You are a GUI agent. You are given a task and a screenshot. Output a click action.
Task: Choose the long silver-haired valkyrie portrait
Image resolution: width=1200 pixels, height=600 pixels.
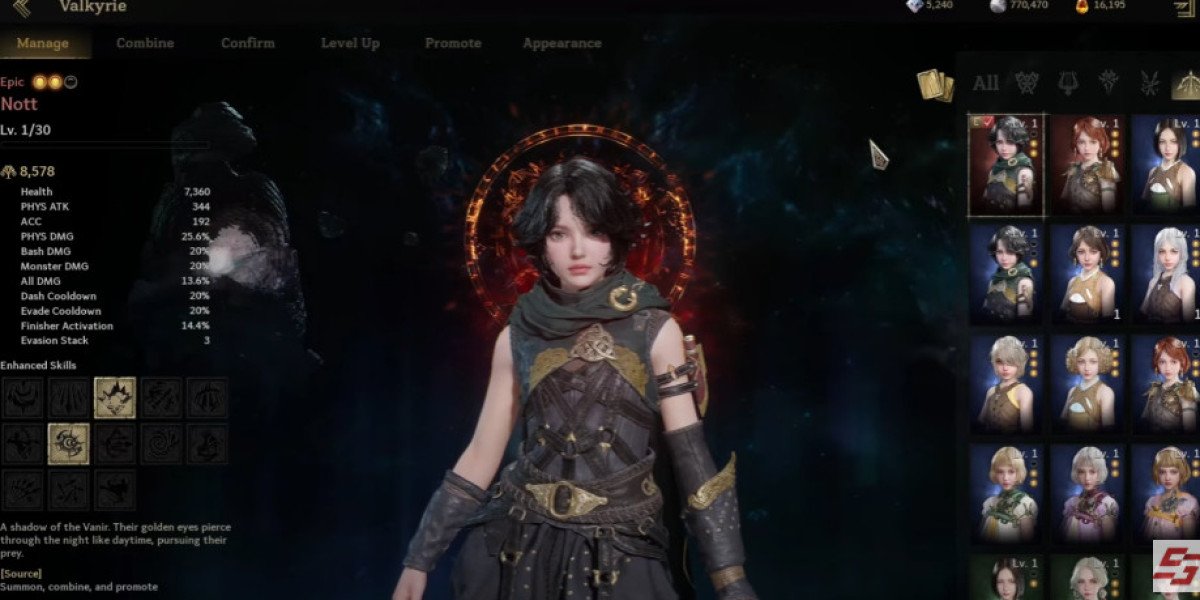[x=1168, y=273]
